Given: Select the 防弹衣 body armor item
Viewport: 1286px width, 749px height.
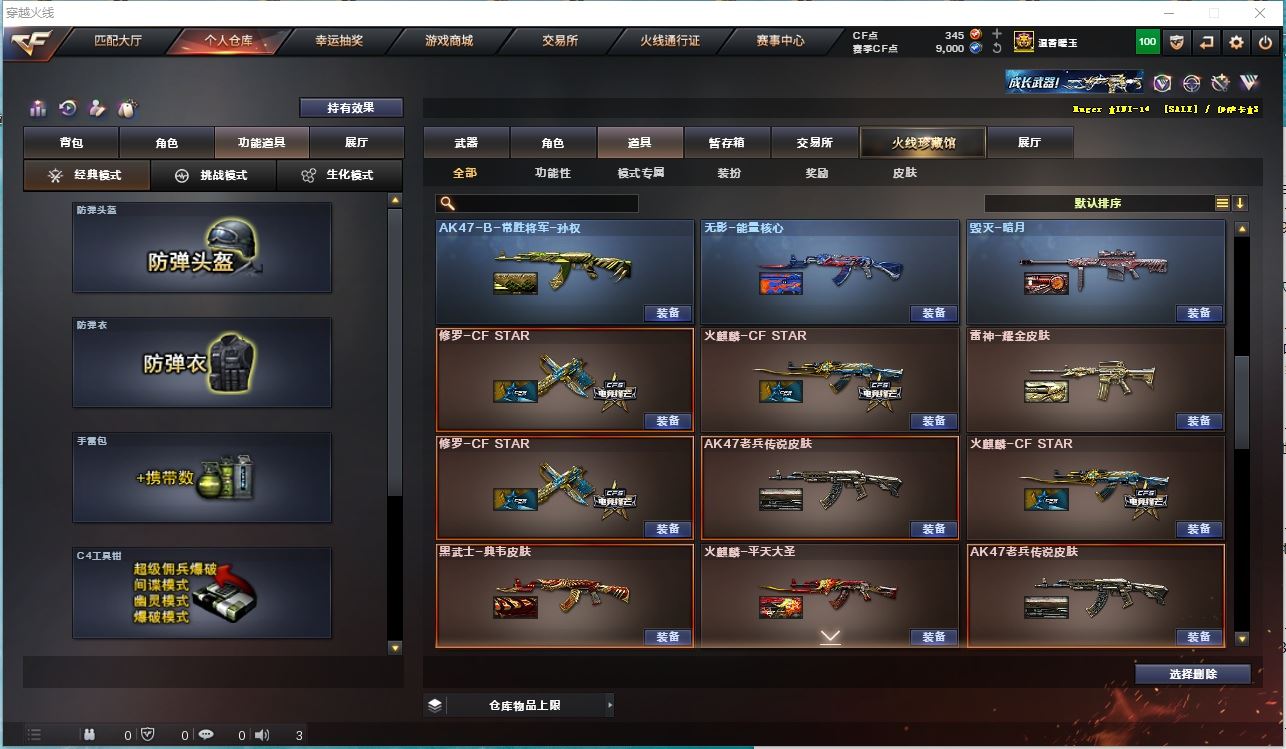Looking at the screenshot, I should click(x=201, y=362).
